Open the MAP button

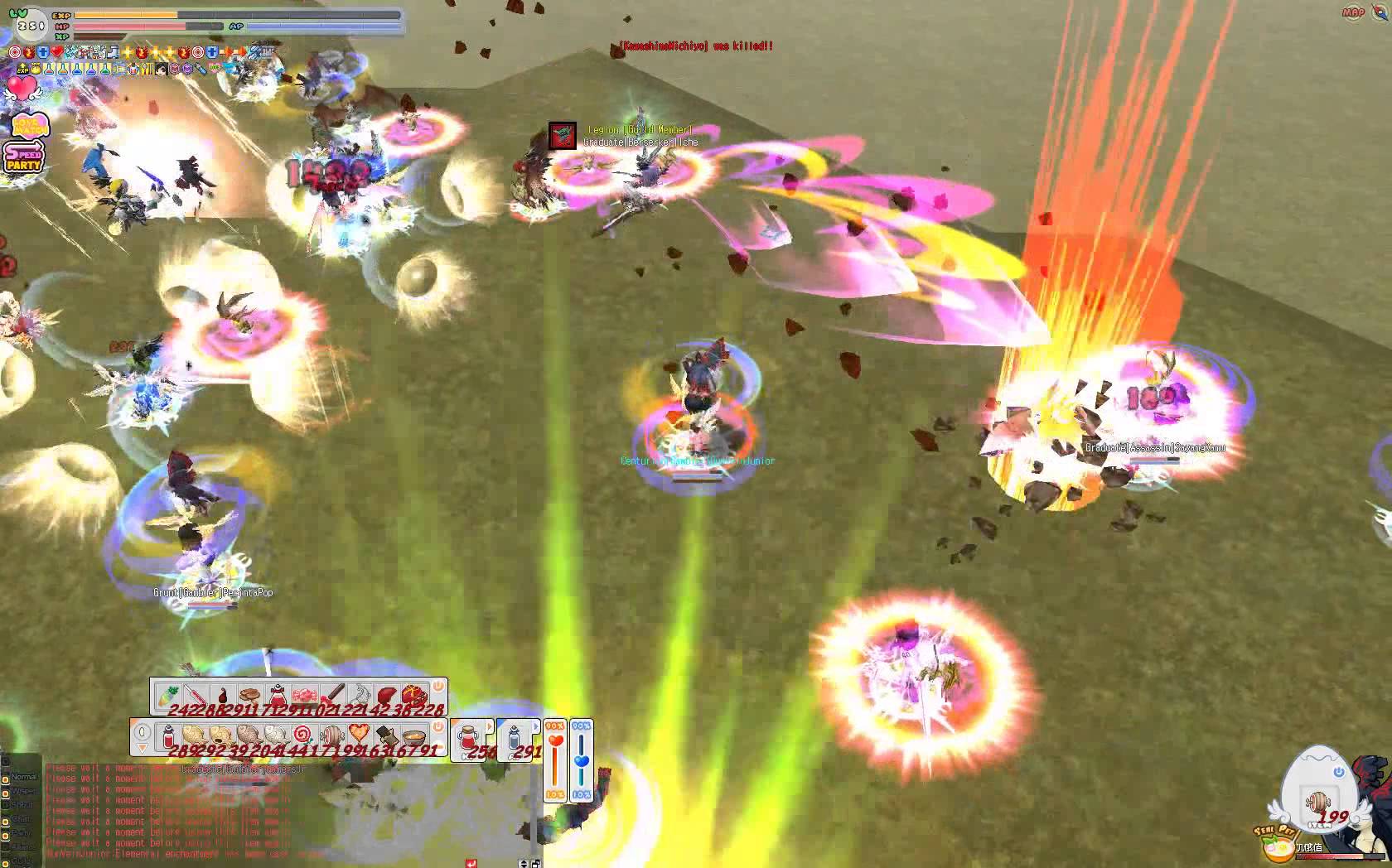pyautogui.click(x=1353, y=12)
